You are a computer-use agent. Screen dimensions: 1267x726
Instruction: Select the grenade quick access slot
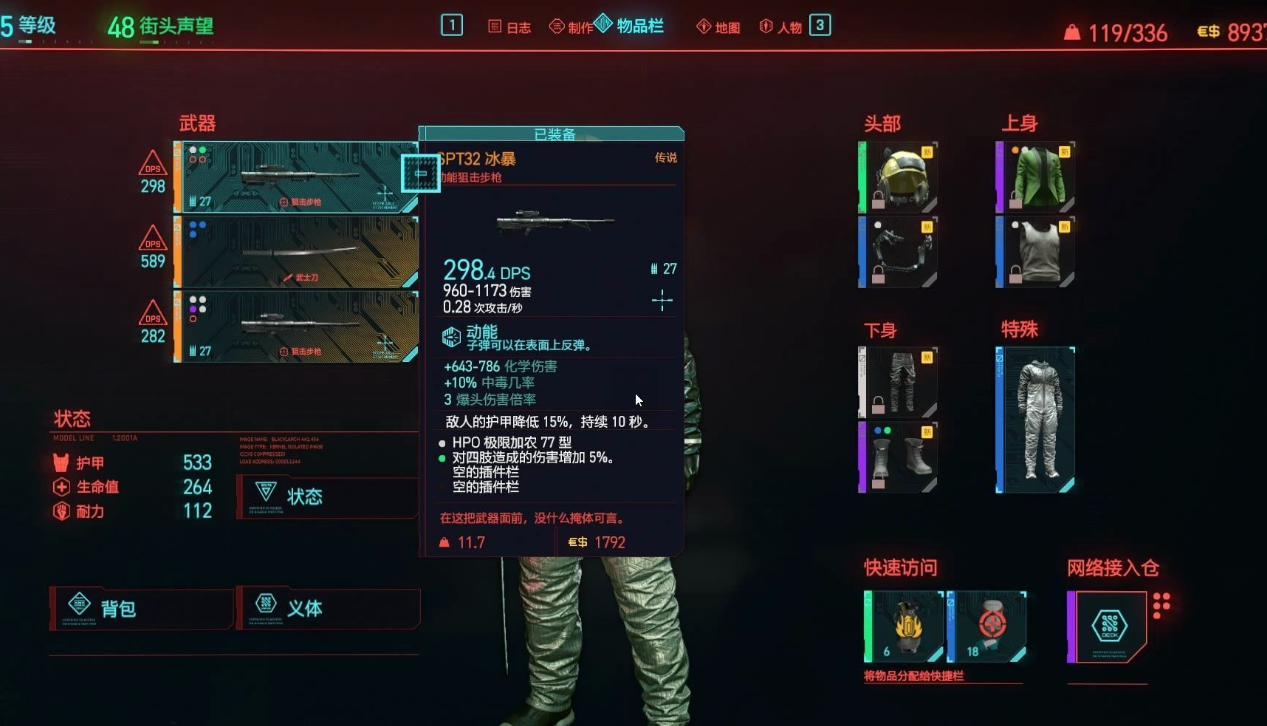click(904, 626)
